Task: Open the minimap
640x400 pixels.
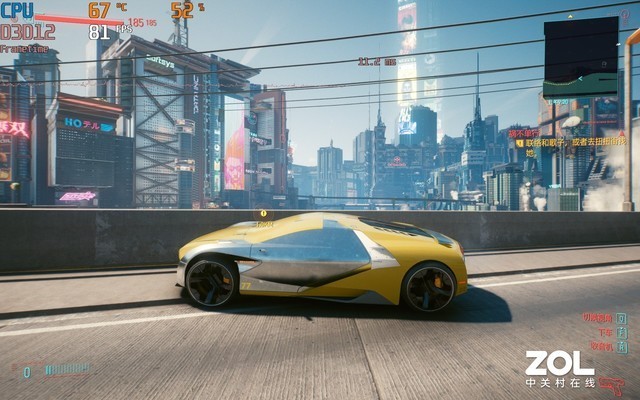Action: (x=580, y=57)
